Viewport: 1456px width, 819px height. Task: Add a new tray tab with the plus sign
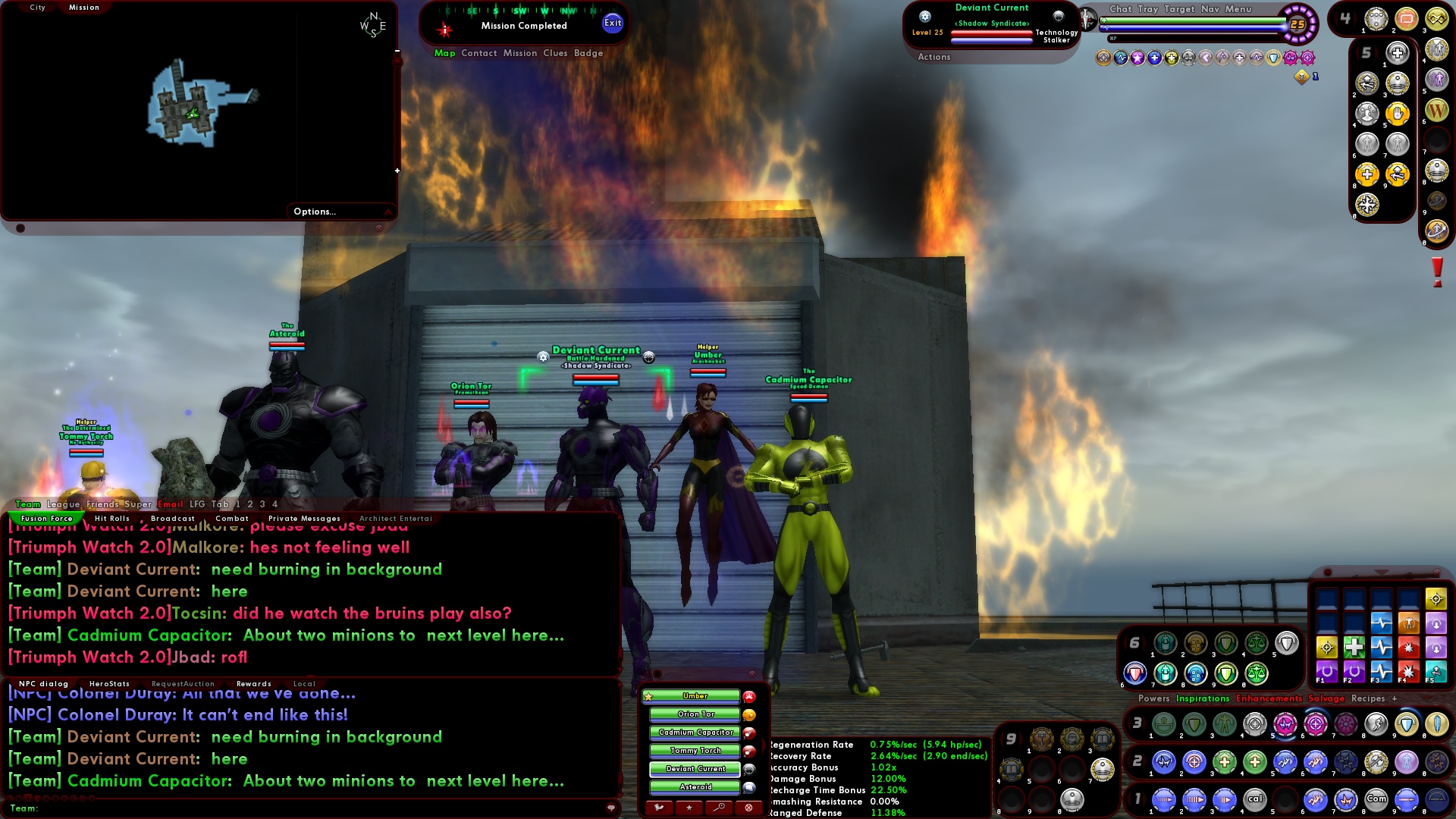coord(1395,698)
